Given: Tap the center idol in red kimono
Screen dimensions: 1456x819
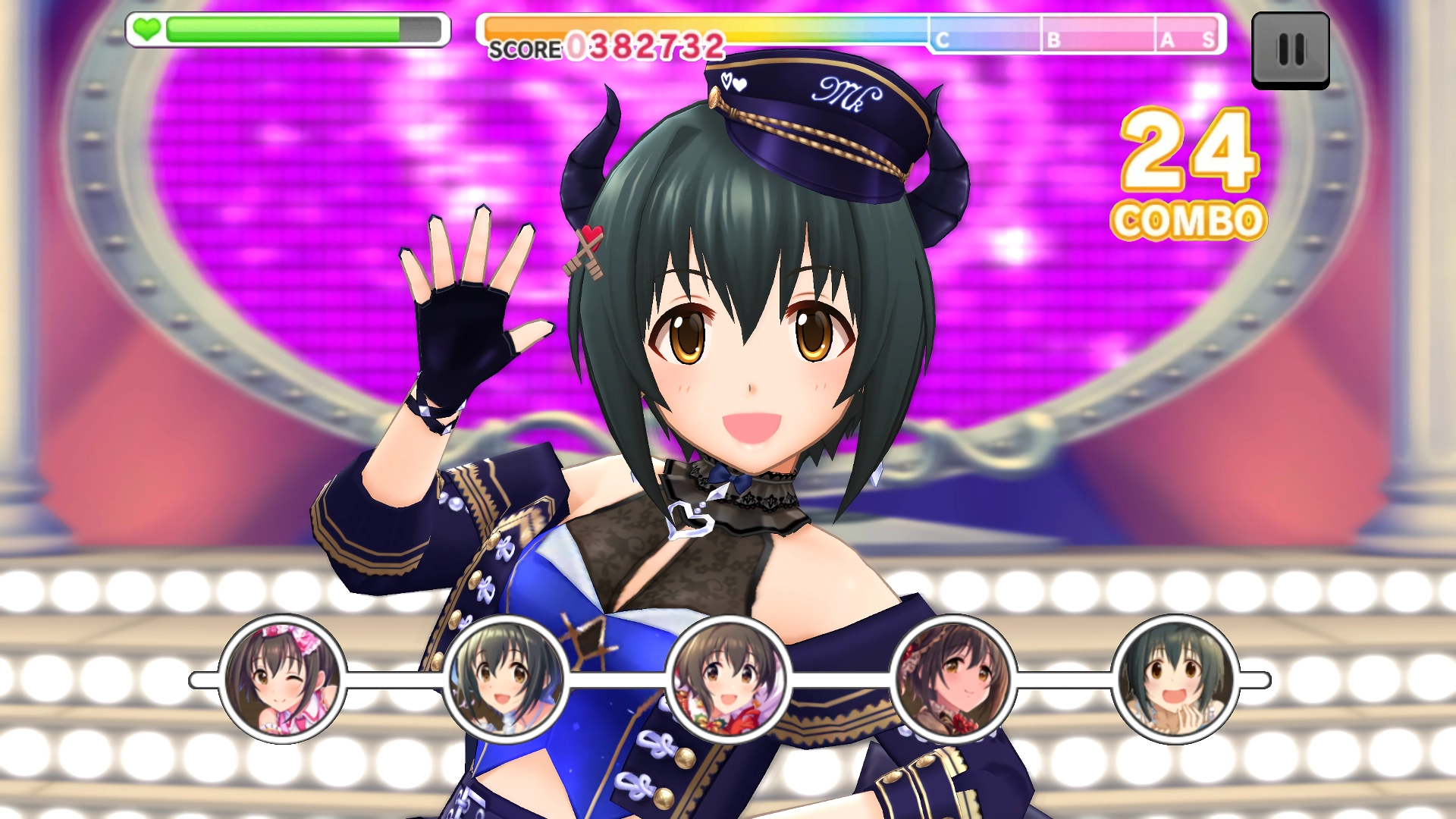Looking at the screenshot, I should tap(728, 679).
